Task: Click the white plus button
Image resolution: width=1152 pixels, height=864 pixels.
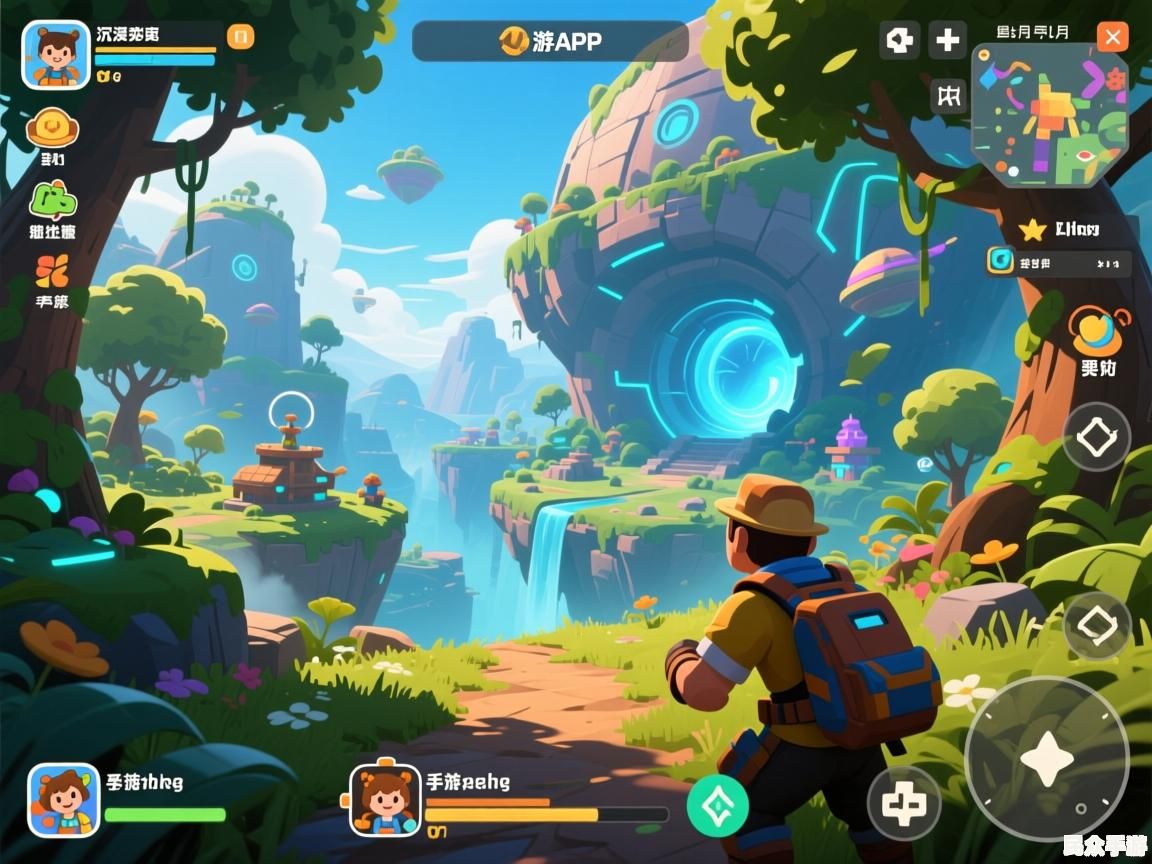Action: point(946,41)
